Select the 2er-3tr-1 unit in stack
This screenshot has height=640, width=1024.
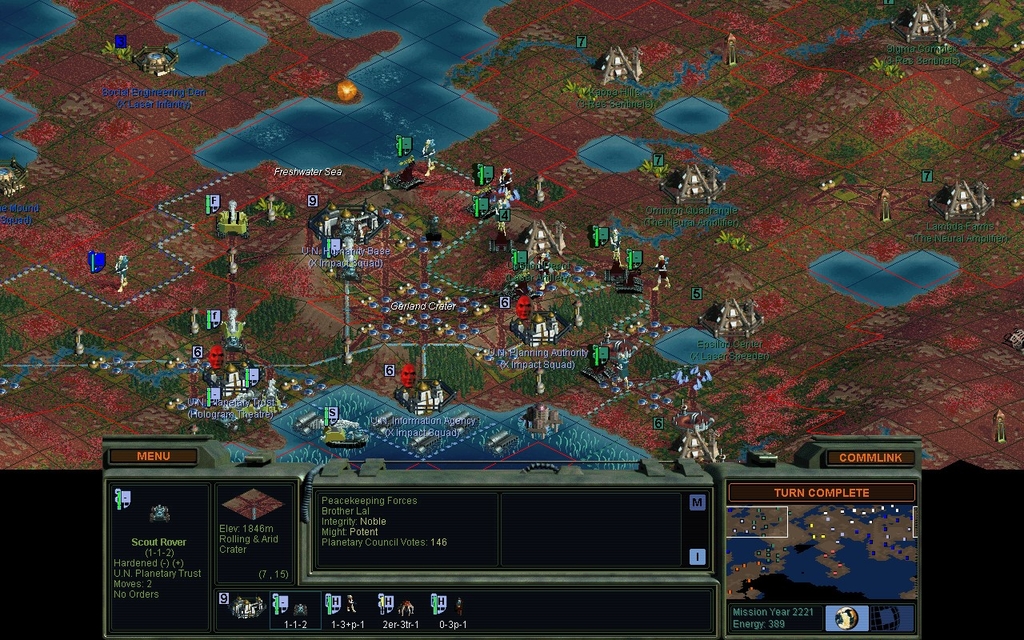[401, 608]
